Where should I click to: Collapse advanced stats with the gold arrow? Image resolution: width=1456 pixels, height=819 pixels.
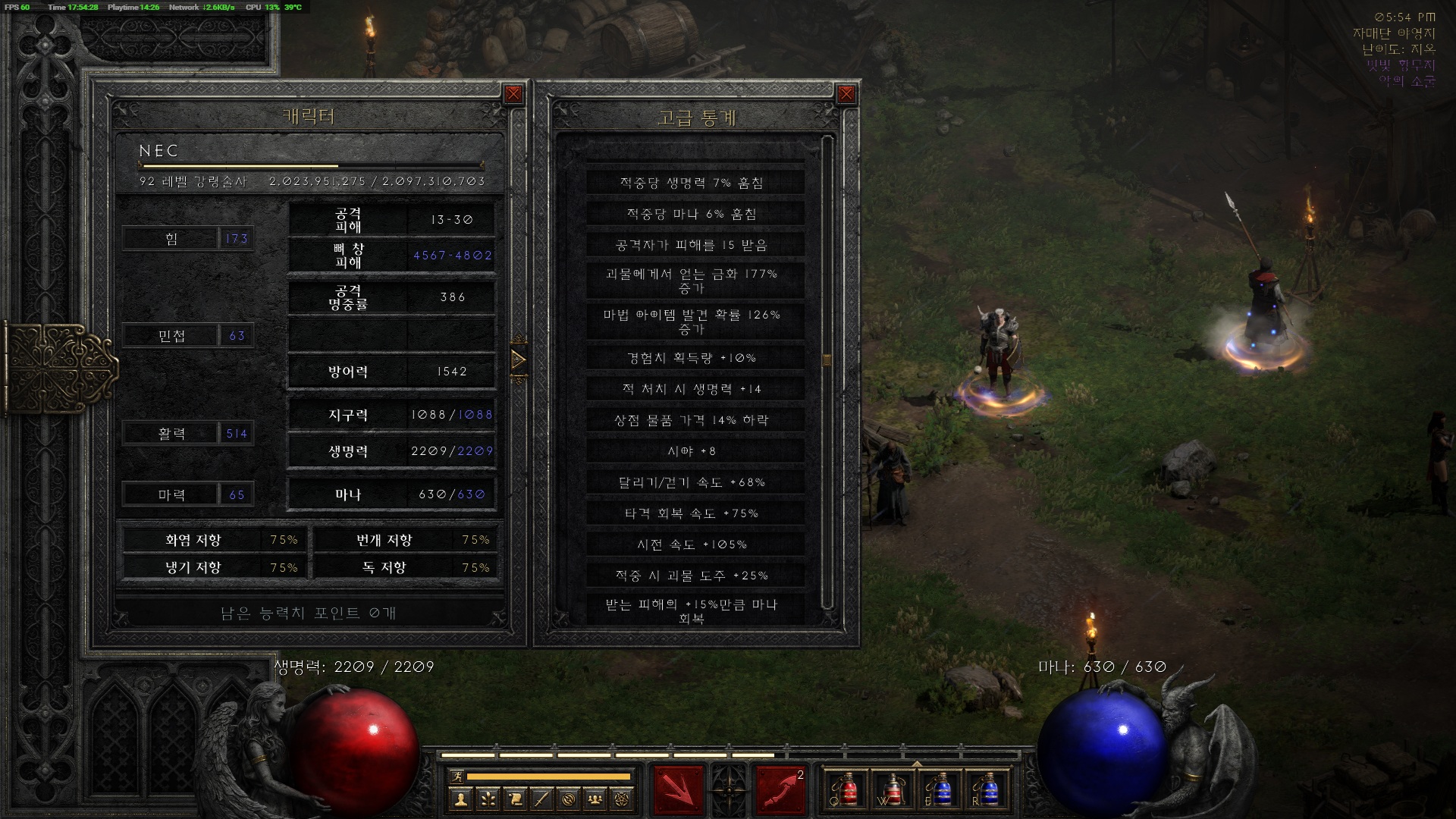click(519, 359)
